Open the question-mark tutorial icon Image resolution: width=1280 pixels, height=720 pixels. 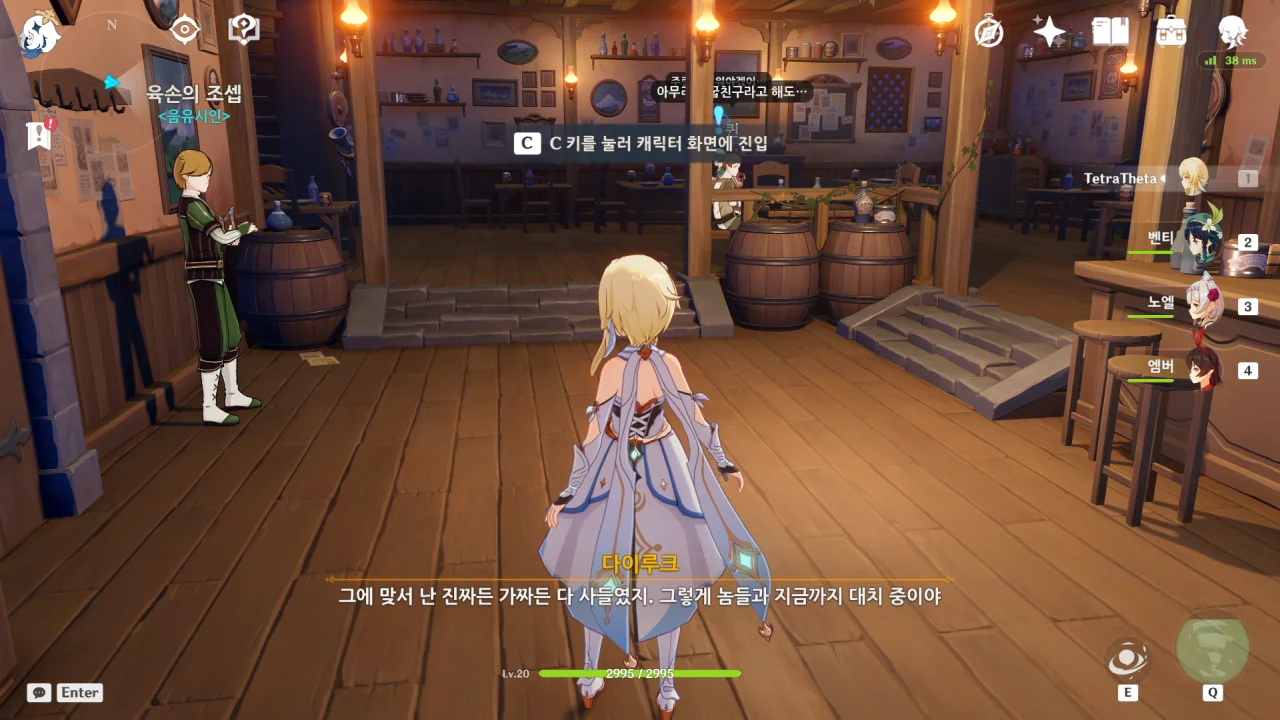point(244,30)
